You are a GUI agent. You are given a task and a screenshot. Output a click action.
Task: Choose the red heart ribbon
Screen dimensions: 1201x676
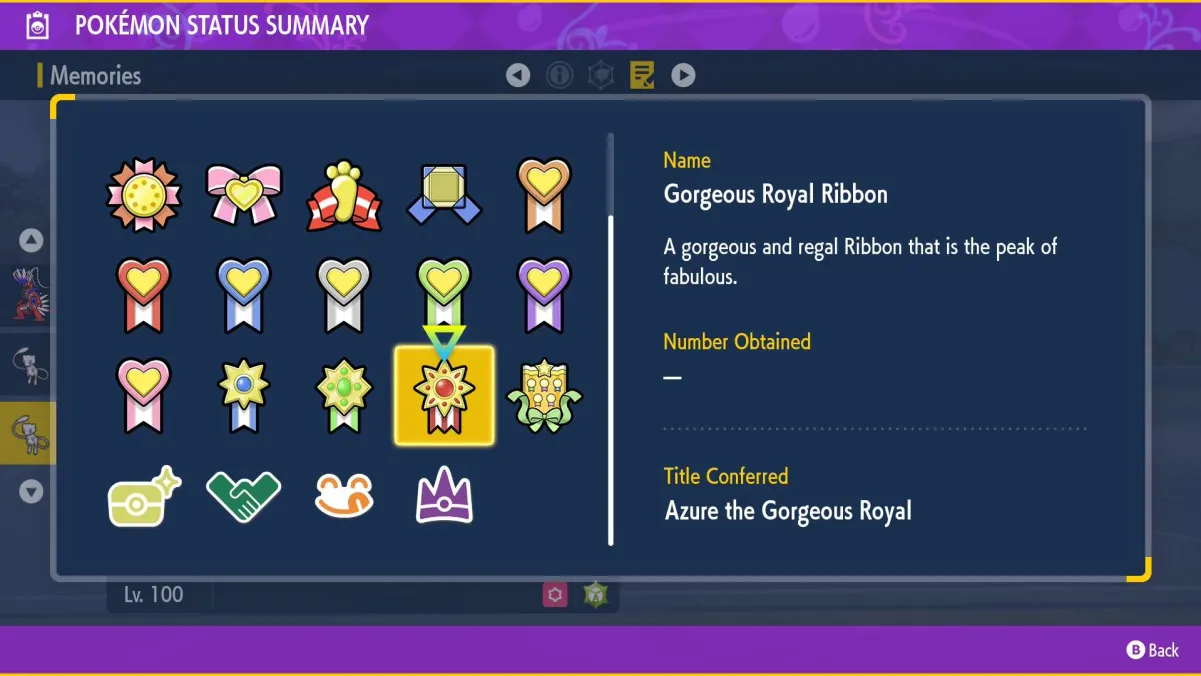[144, 295]
